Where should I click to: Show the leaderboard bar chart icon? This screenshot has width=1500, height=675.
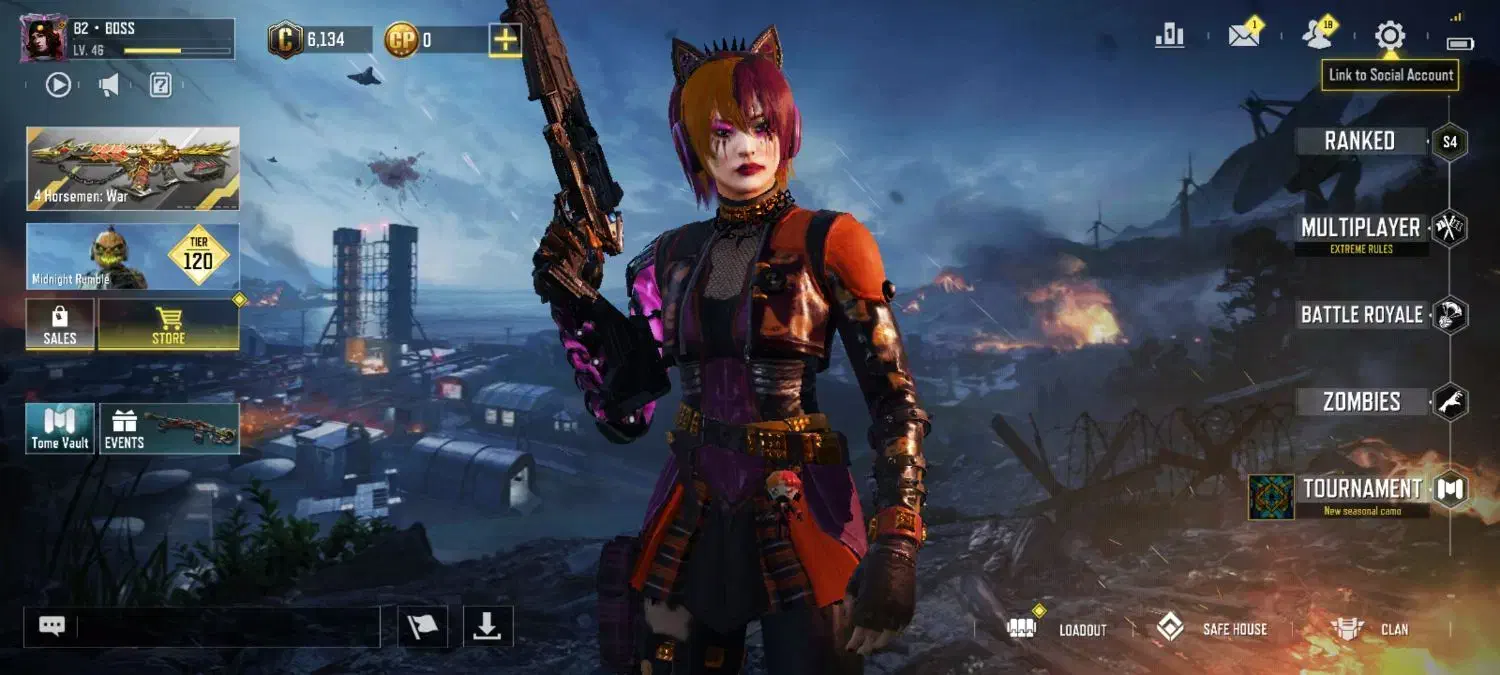tap(1169, 36)
